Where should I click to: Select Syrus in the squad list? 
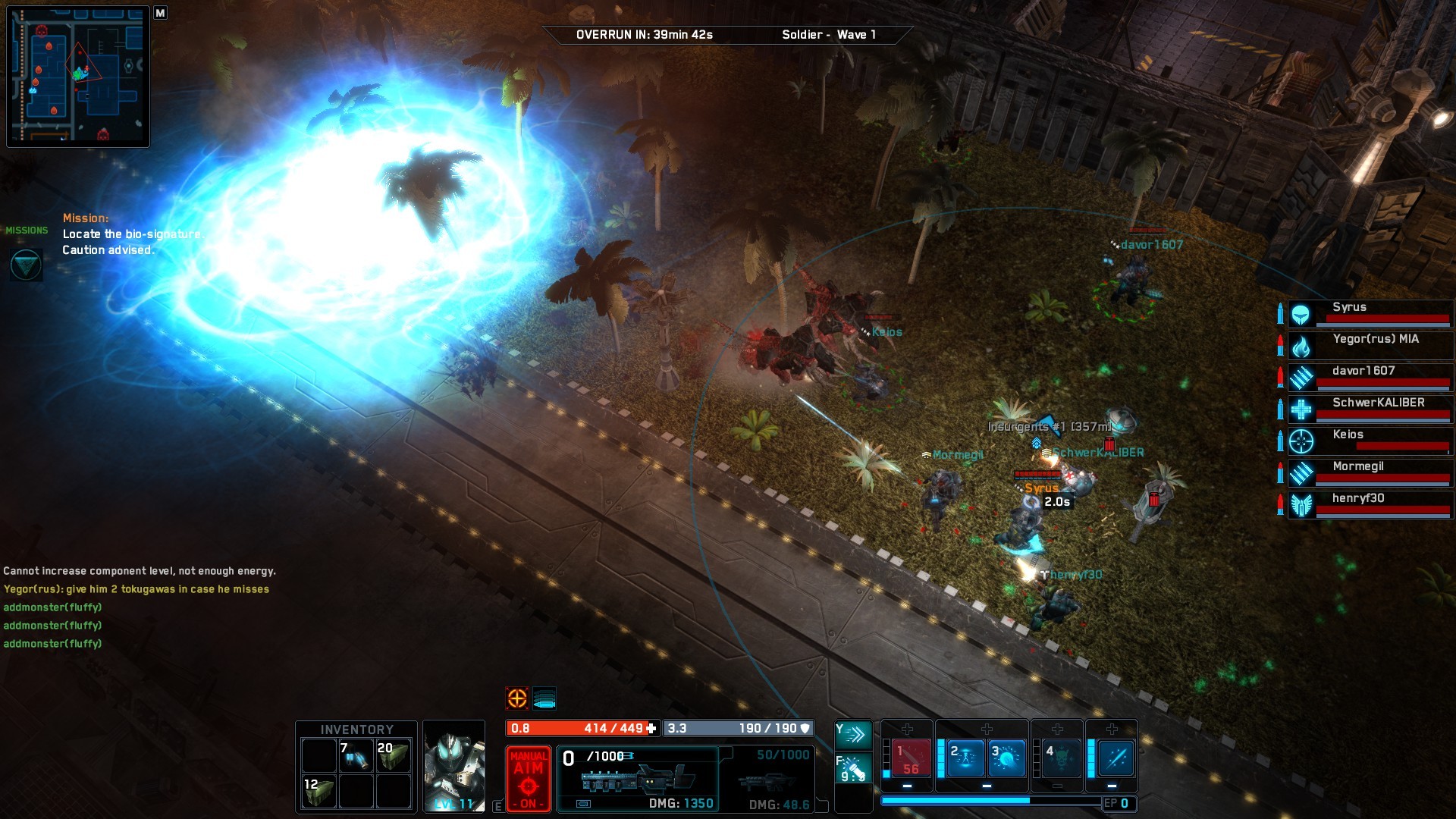click(x=1371, y=313)
